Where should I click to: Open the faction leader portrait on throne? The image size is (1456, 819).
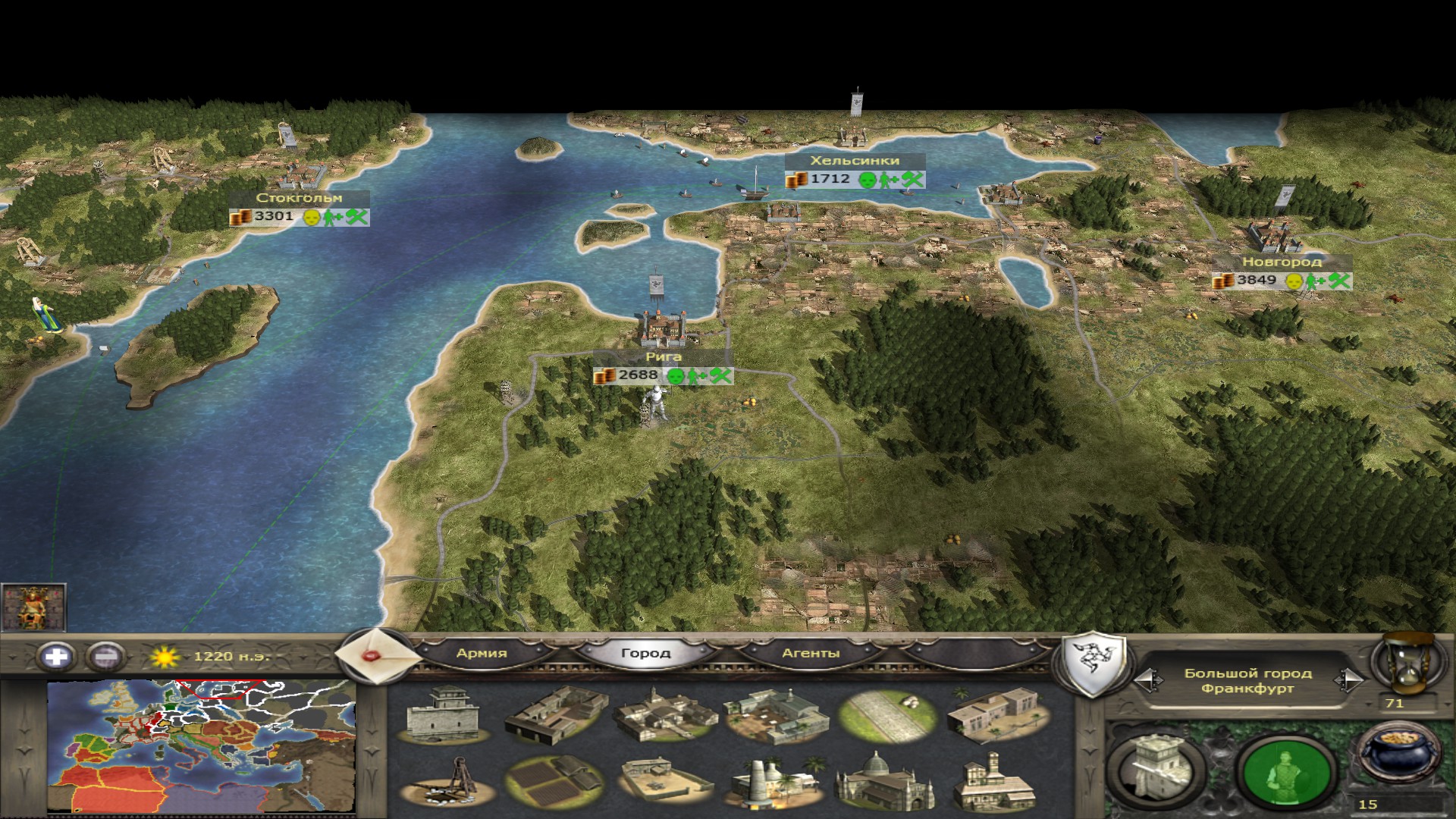pyautogui.click(x=33, y=607)
